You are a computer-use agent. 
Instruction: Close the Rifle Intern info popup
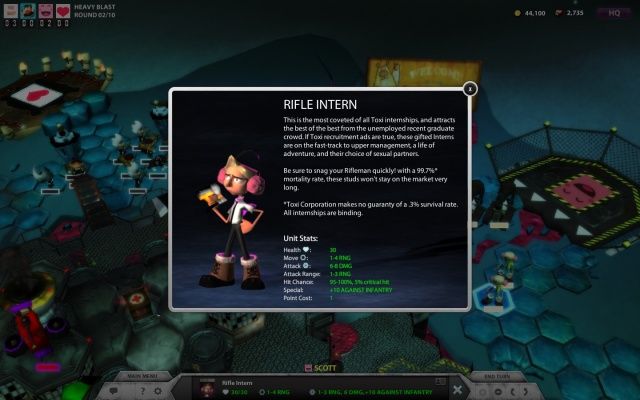pyautogui.click(x=470, y=89)
